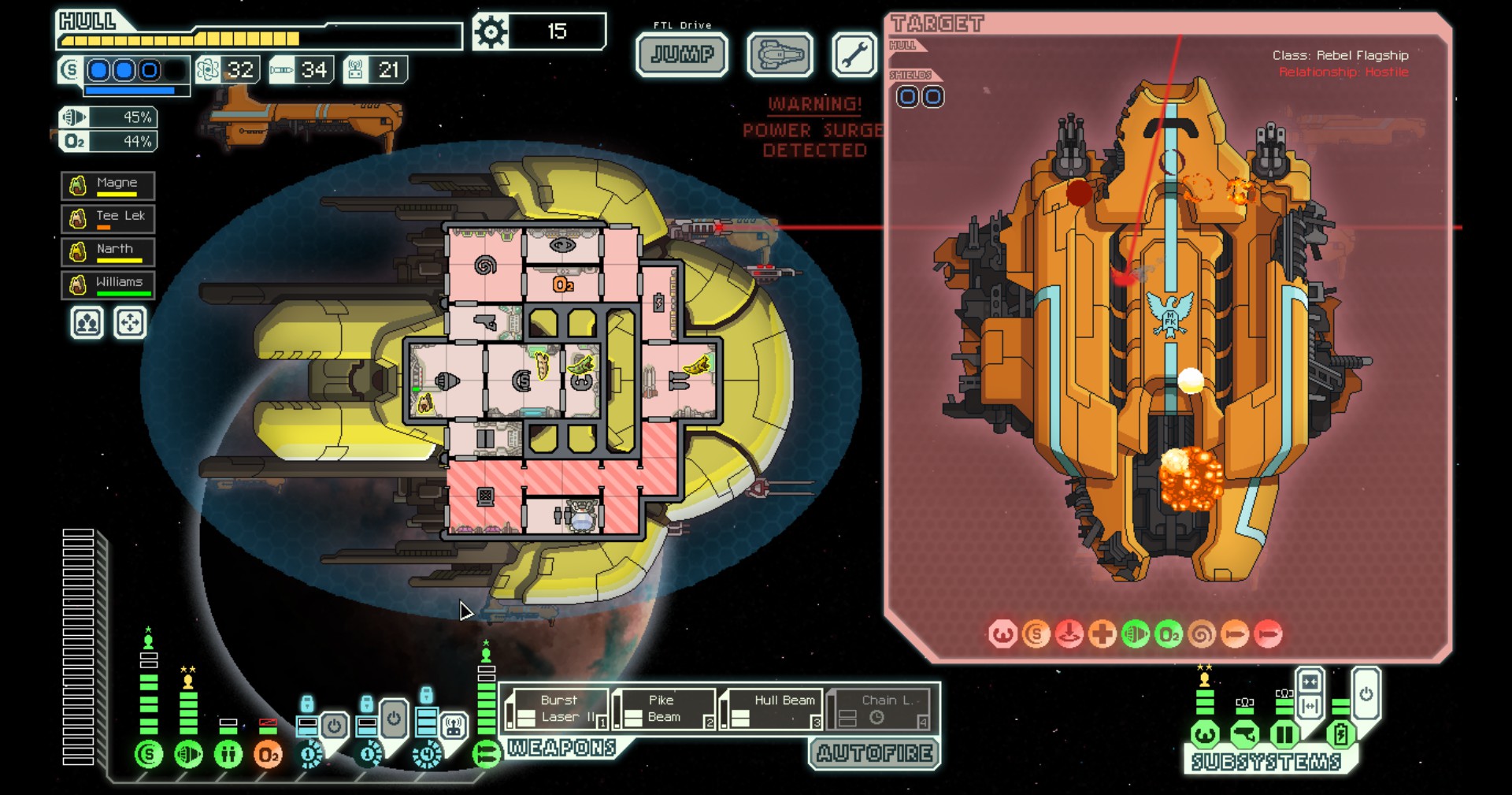The height and width of the screenshot is (795, 1512).
Task: Select the Hull Beam weapon
Action: click(773, 709)
